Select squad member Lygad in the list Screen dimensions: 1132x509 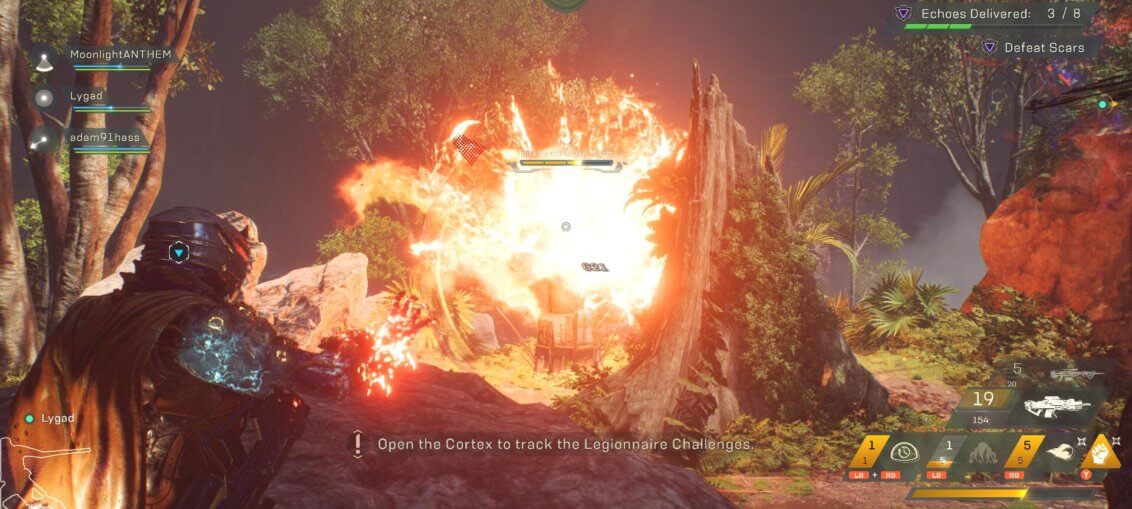[x=84, y=97]
